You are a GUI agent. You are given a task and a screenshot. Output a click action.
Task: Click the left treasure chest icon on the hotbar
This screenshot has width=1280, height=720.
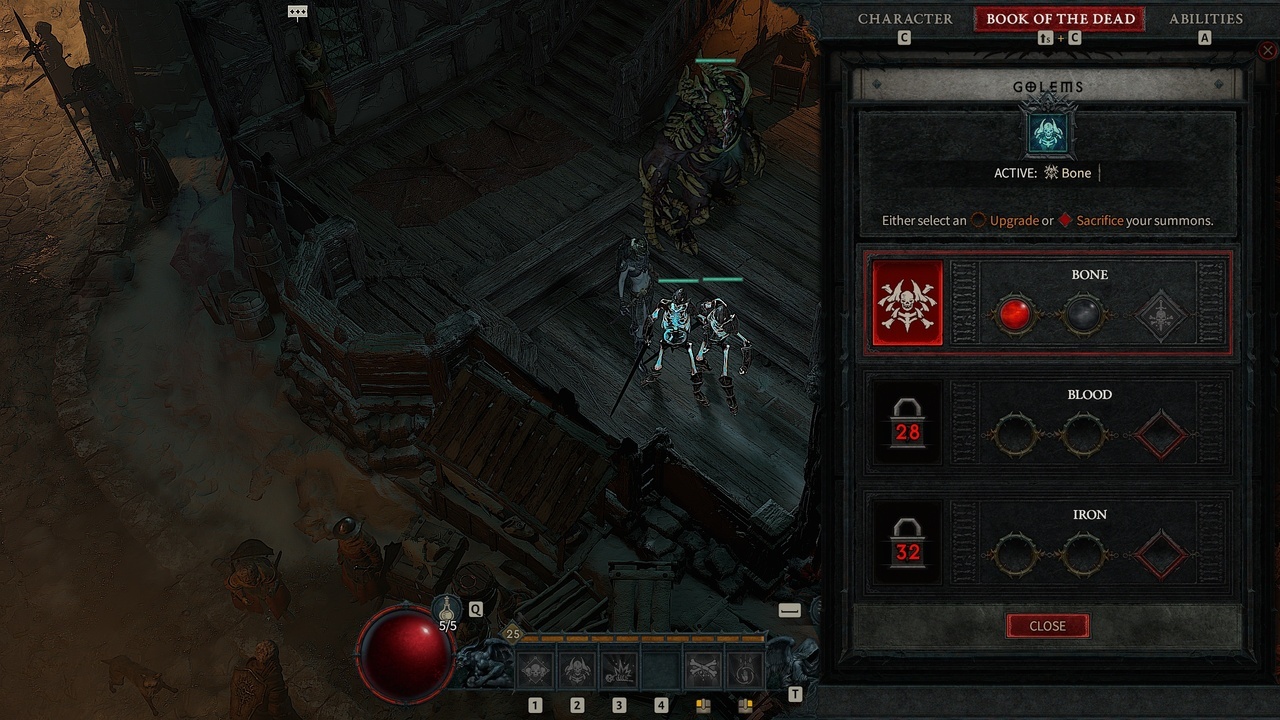(704, 704)
